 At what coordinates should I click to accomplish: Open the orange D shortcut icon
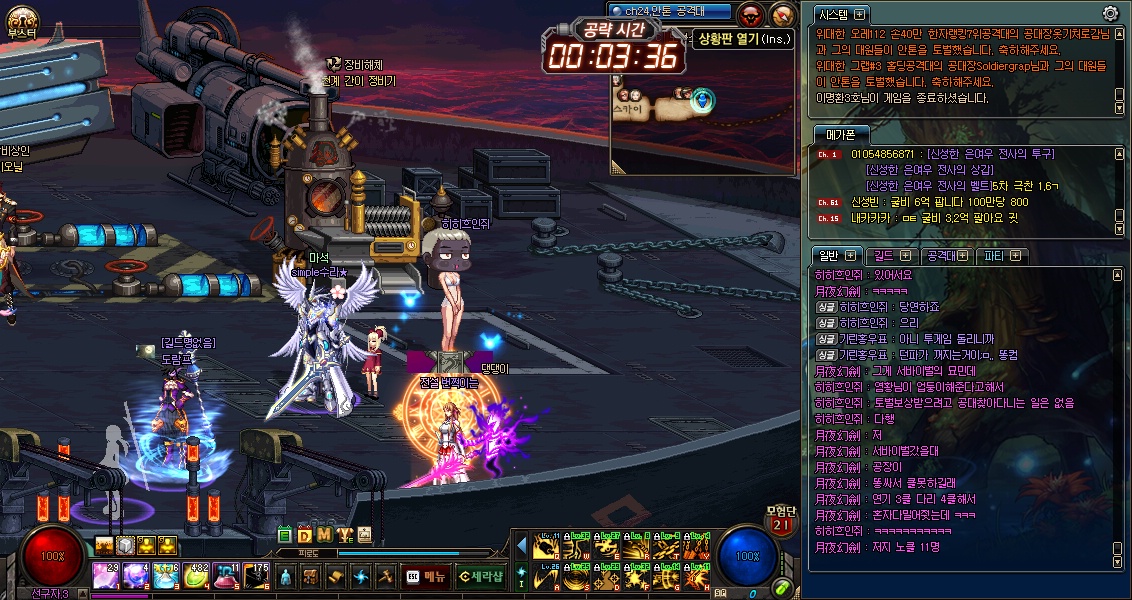point(305,535)
